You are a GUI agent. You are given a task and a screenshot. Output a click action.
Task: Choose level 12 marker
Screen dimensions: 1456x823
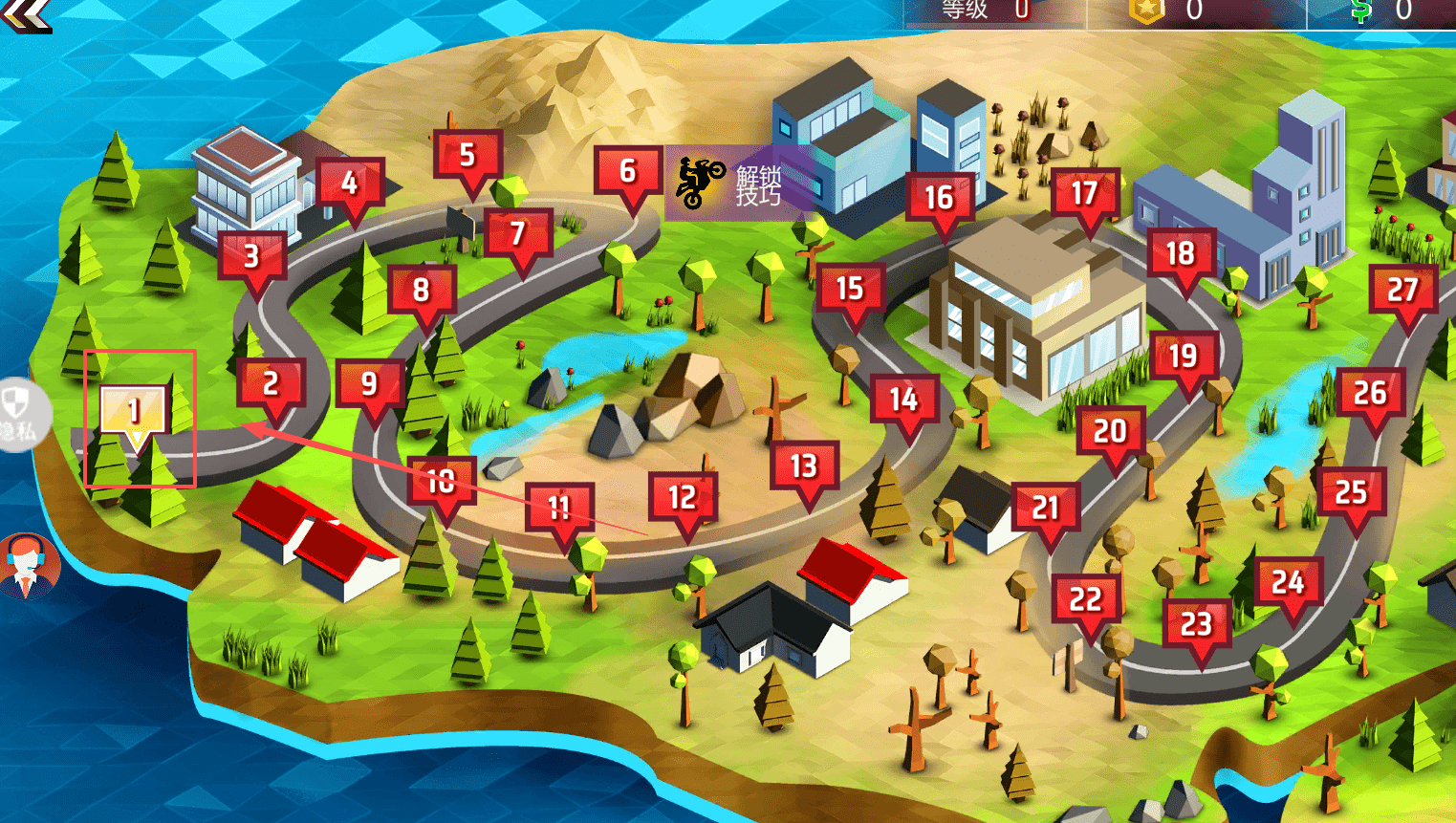[x=682, y=498]
